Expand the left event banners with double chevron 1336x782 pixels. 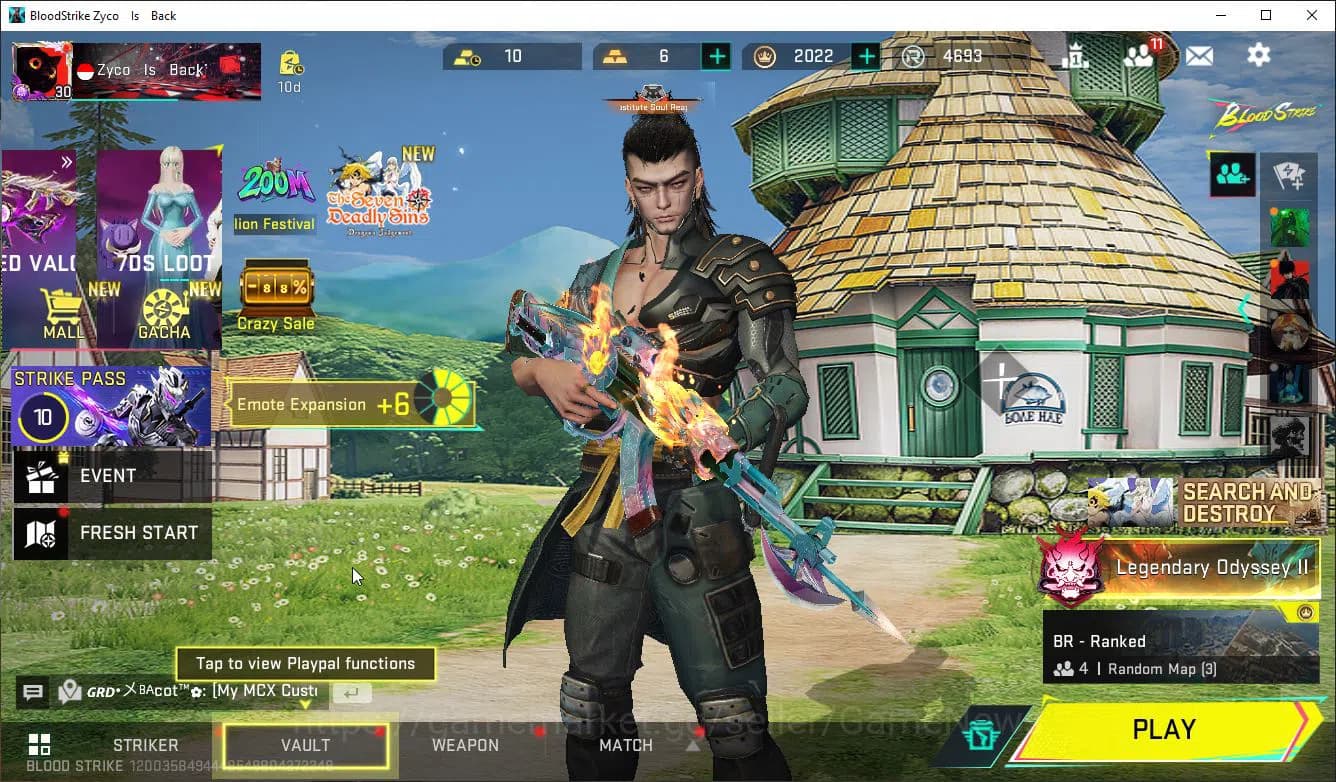(x=65, y=160)
